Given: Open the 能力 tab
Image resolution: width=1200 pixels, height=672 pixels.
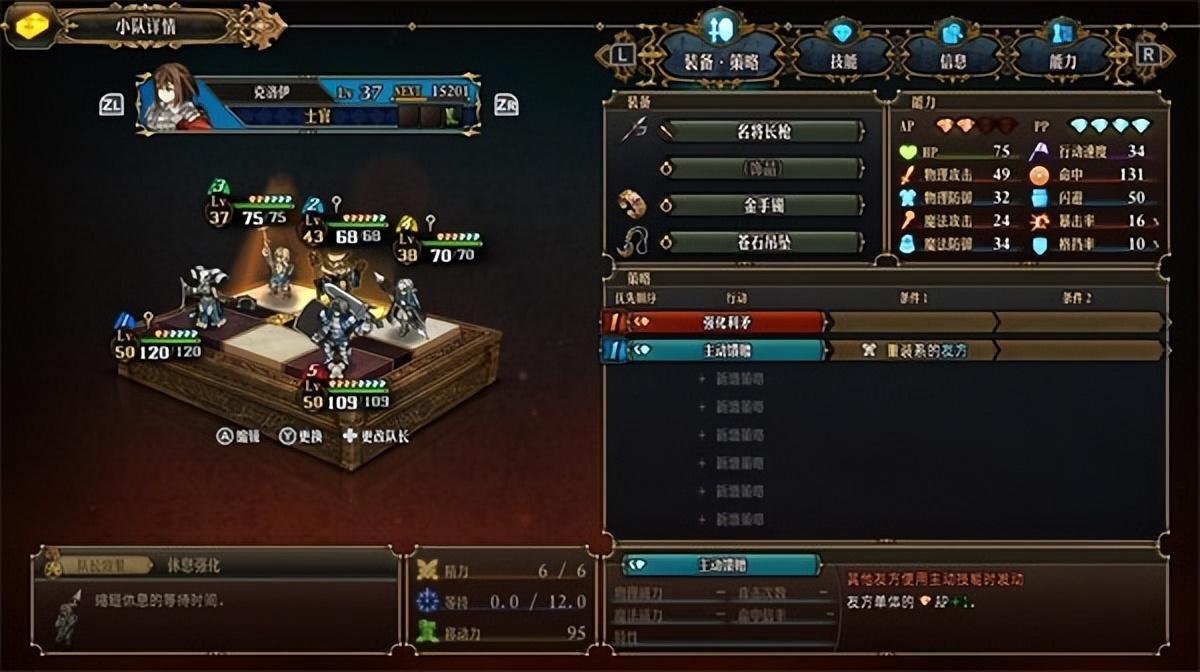Looking at the screenshot, I should point(1062,58).
